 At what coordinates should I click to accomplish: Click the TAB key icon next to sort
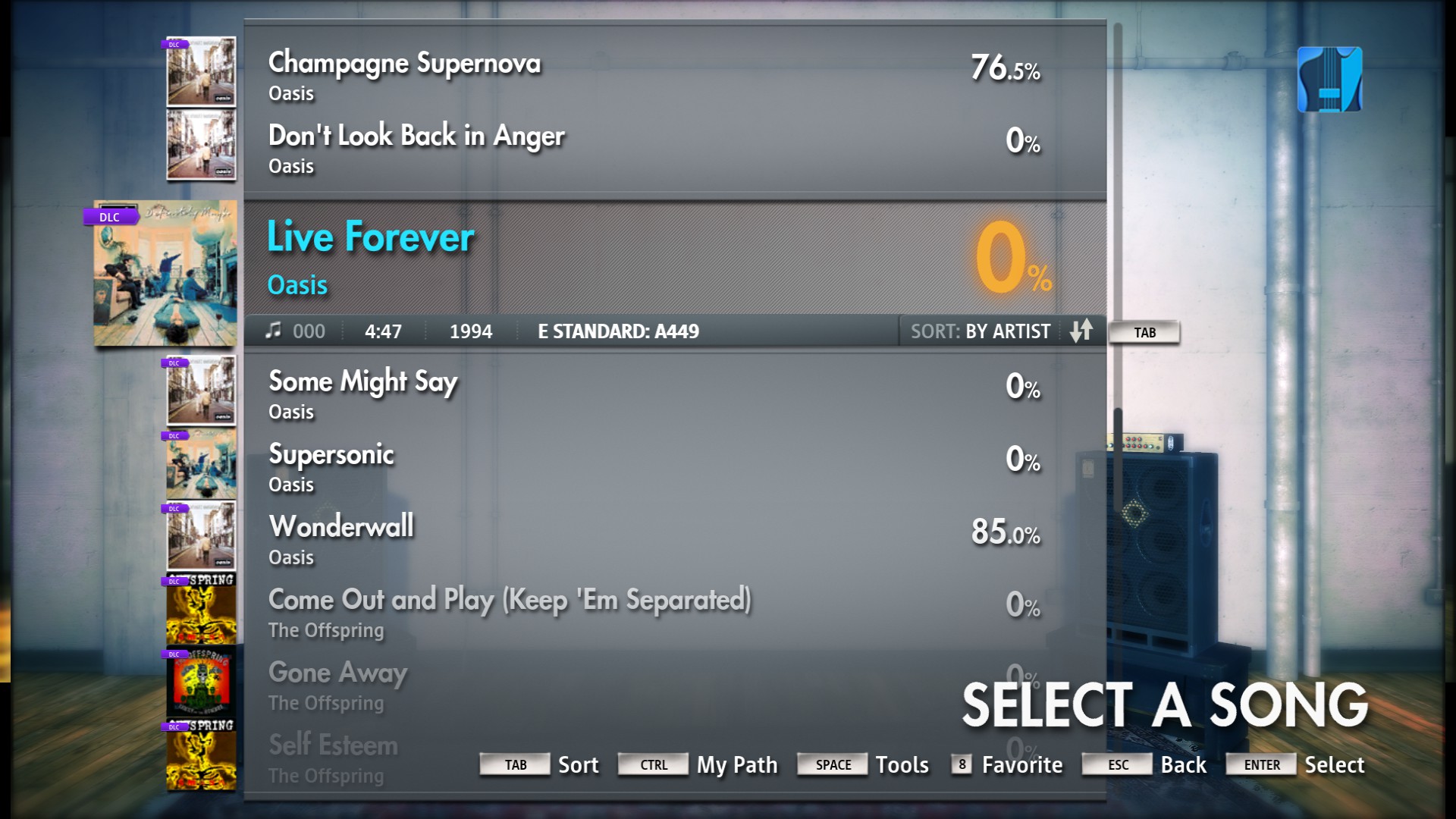(515, 764)
